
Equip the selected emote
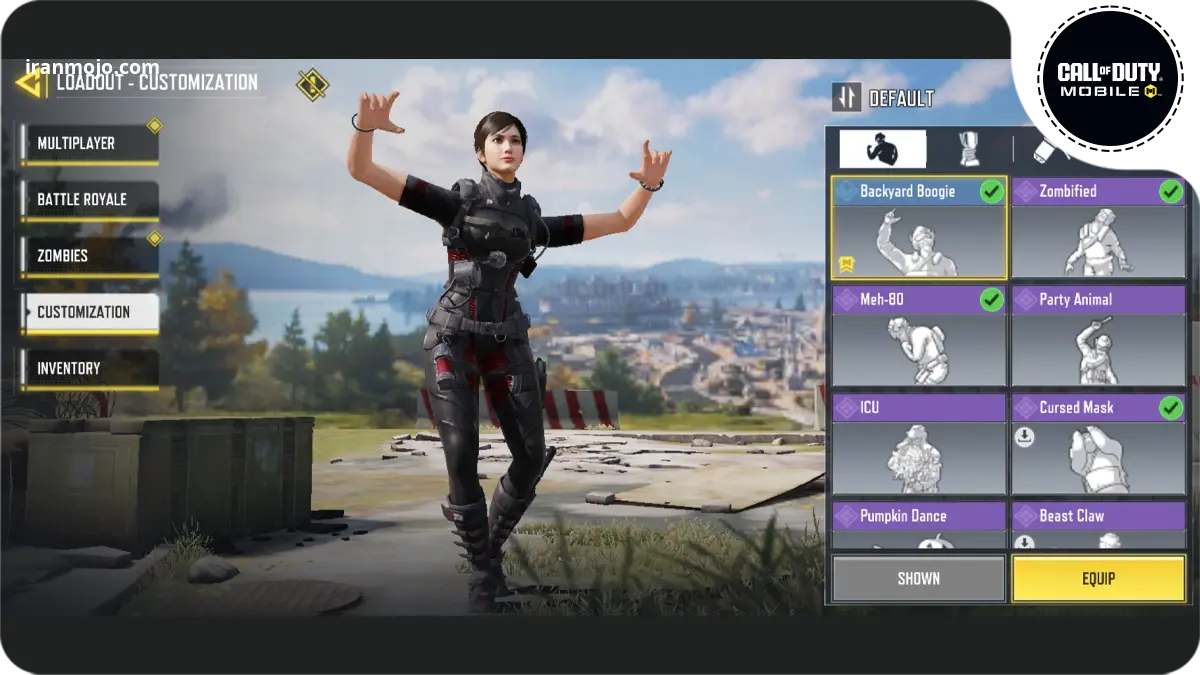click(1098, 579)
